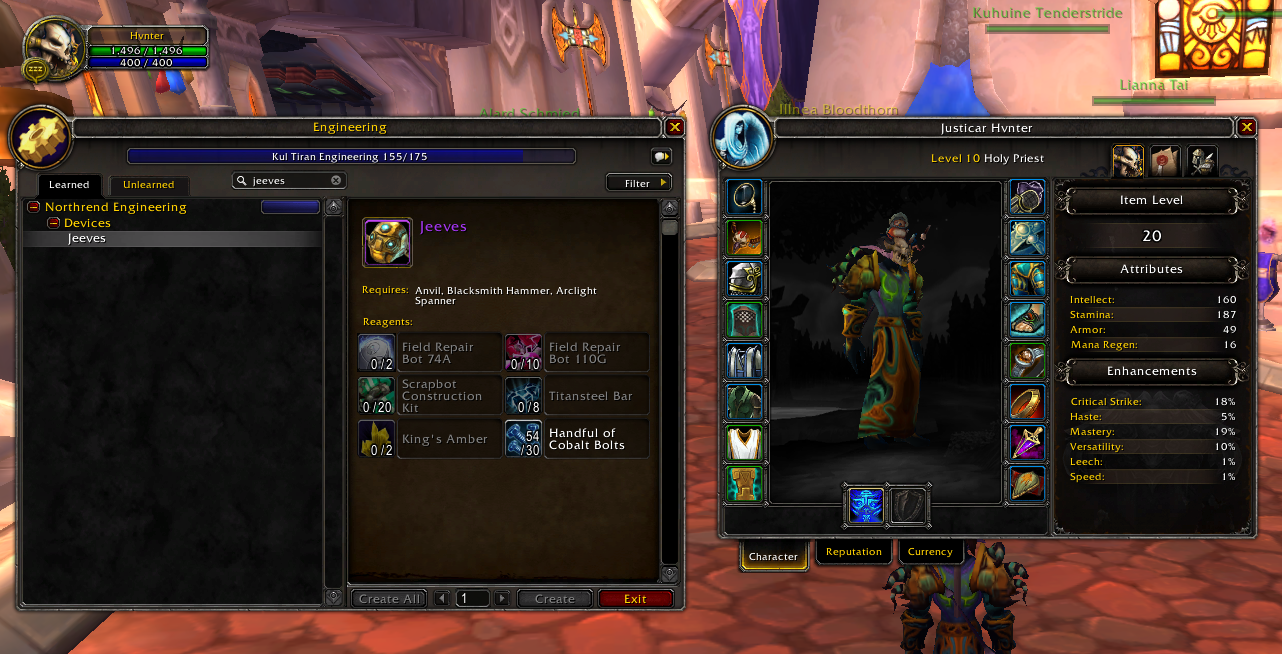Click the Exit button
Image resolution: width=1282 pixels, height=654 pixels.
pyautogui.click(x=635, y=599)
